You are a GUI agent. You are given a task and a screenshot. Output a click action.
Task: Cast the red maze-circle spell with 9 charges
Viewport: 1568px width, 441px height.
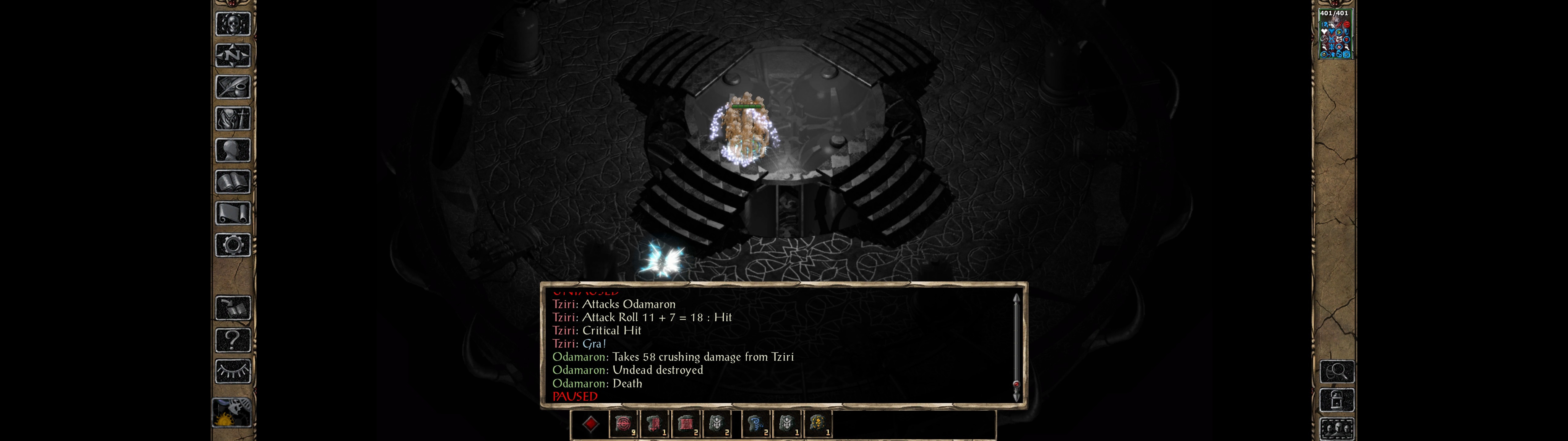623,424
